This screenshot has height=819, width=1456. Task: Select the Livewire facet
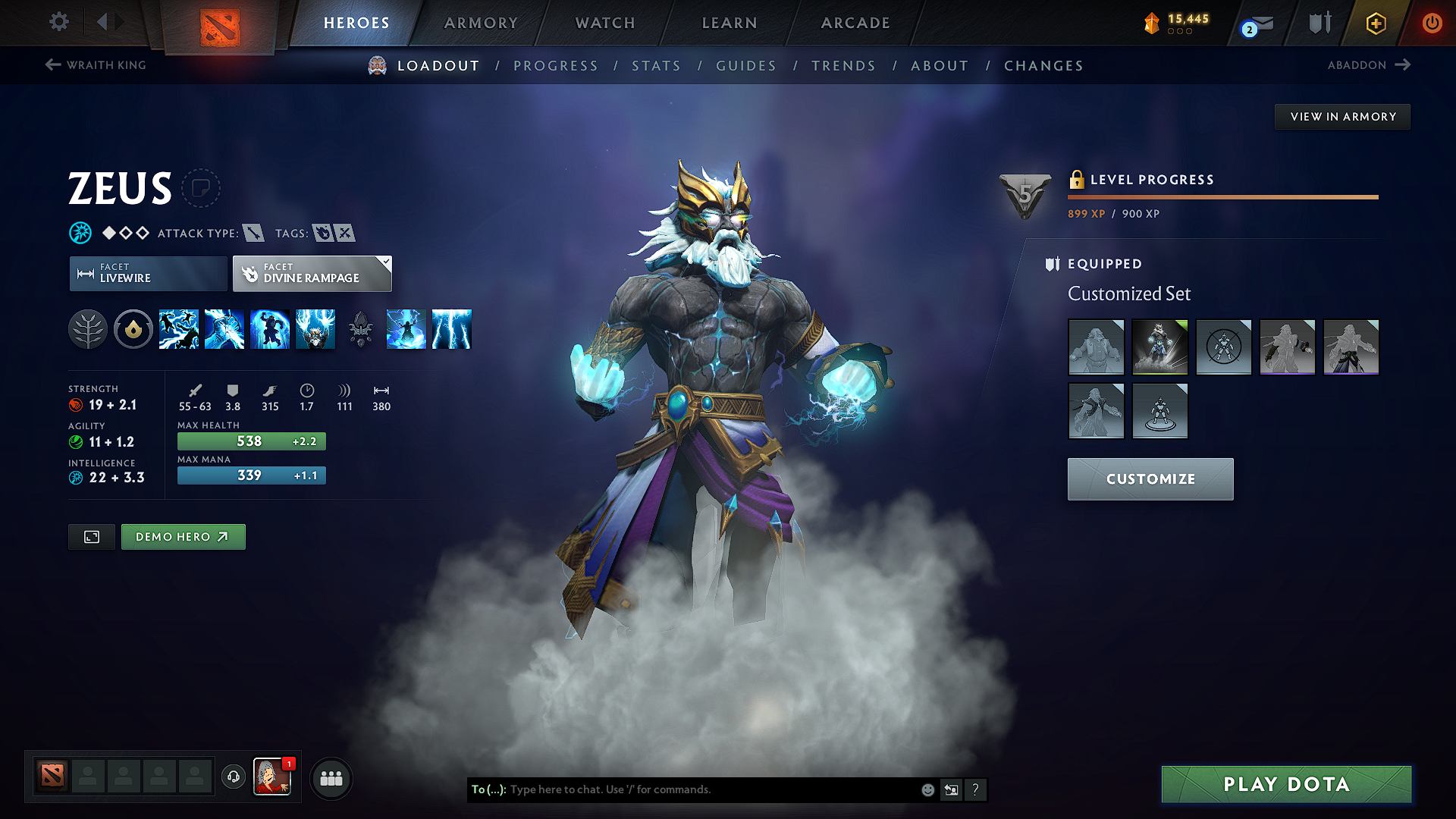pyautogui.click(x=147, y=274)
